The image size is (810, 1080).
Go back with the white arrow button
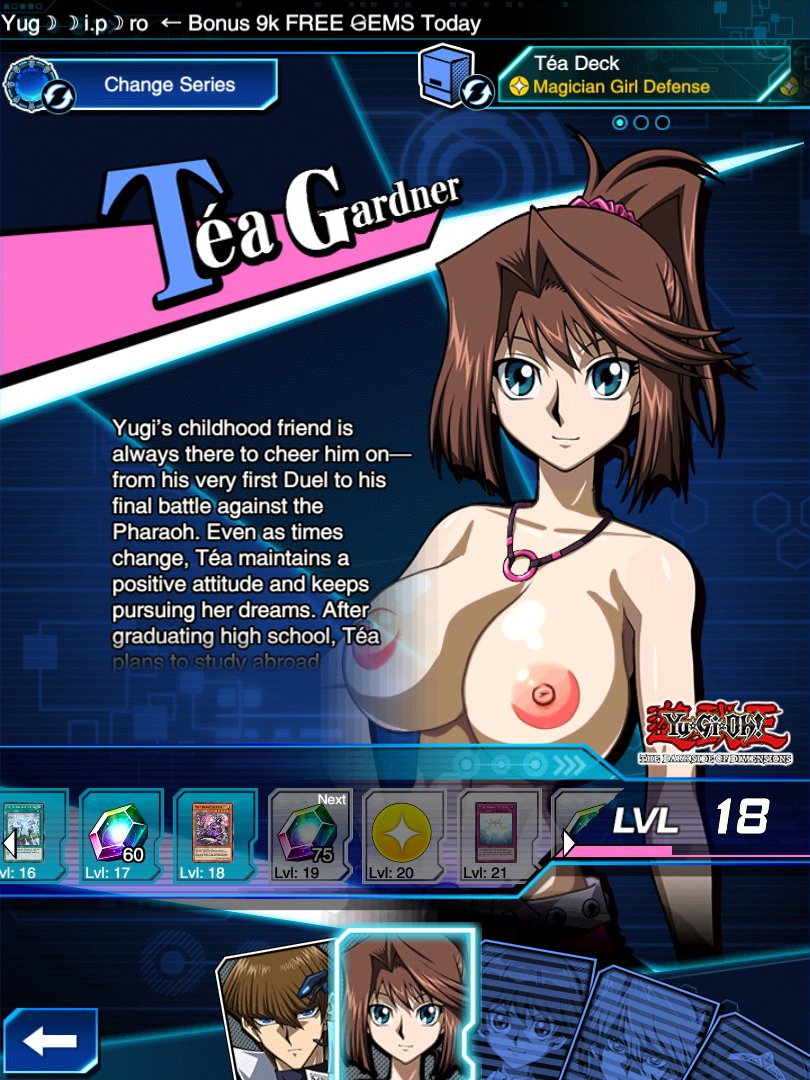(49, 1041)
